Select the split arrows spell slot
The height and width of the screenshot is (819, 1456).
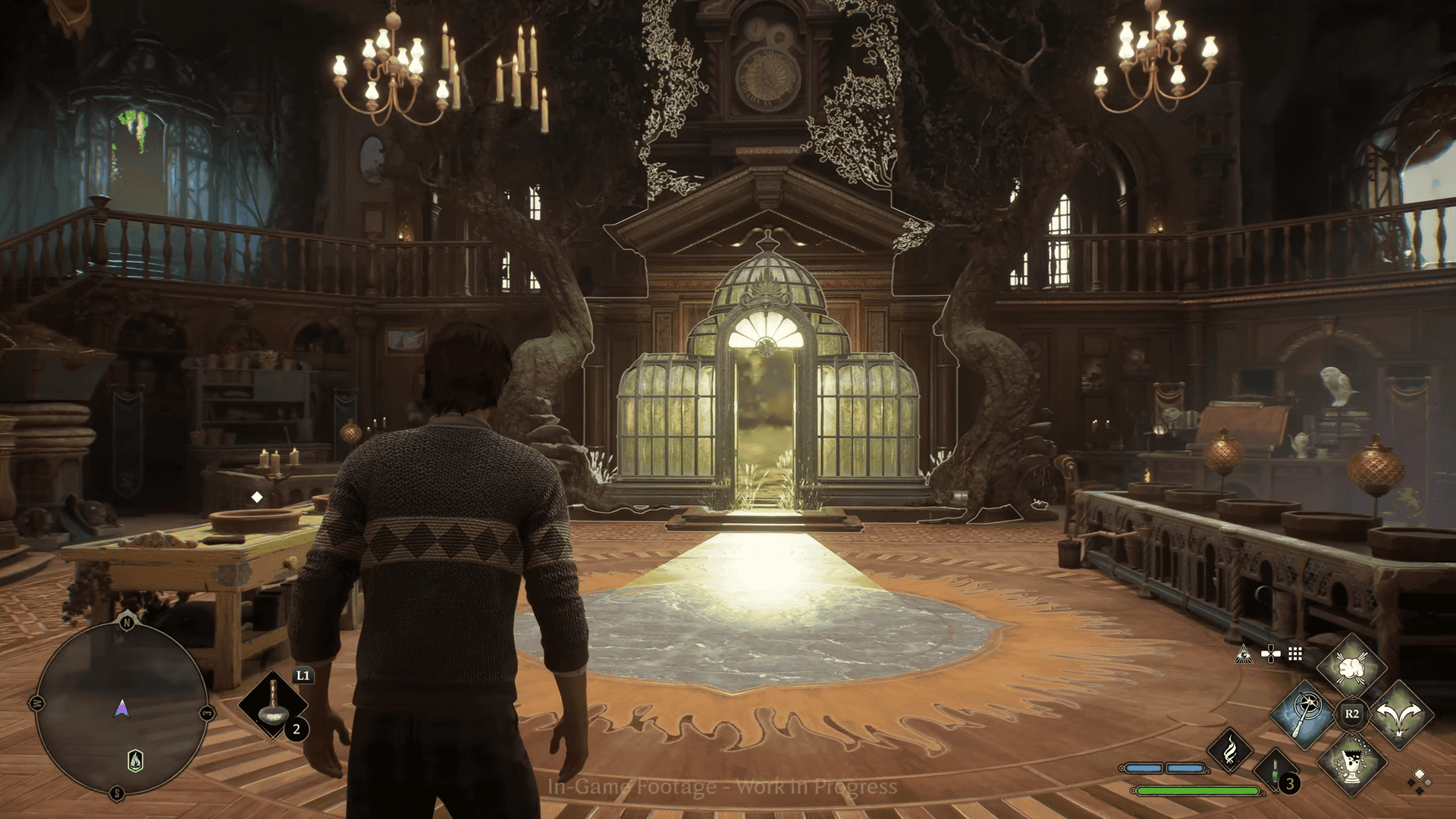[1400, 714]
